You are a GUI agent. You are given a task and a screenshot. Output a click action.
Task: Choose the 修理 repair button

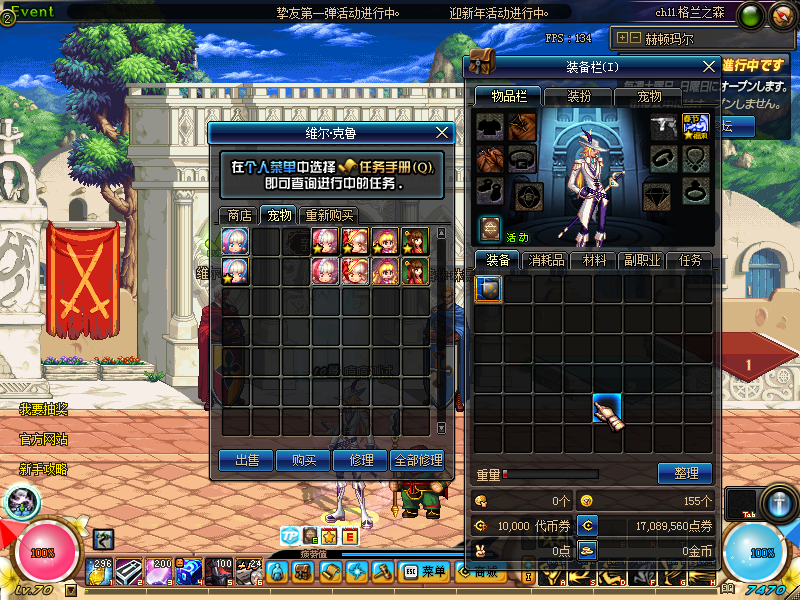click(x=361, y=460)
